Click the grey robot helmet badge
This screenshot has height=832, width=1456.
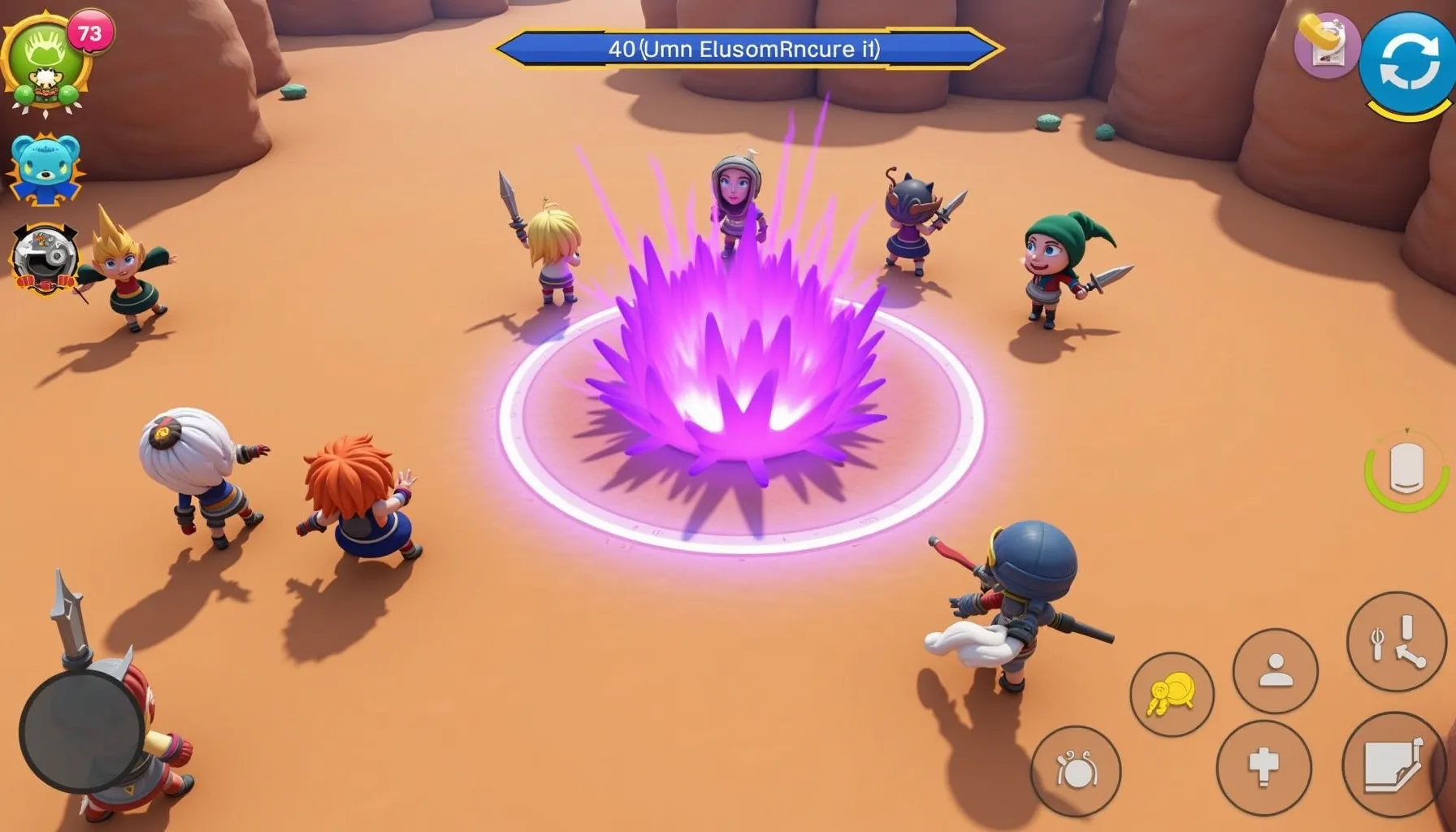coord(45,258)
